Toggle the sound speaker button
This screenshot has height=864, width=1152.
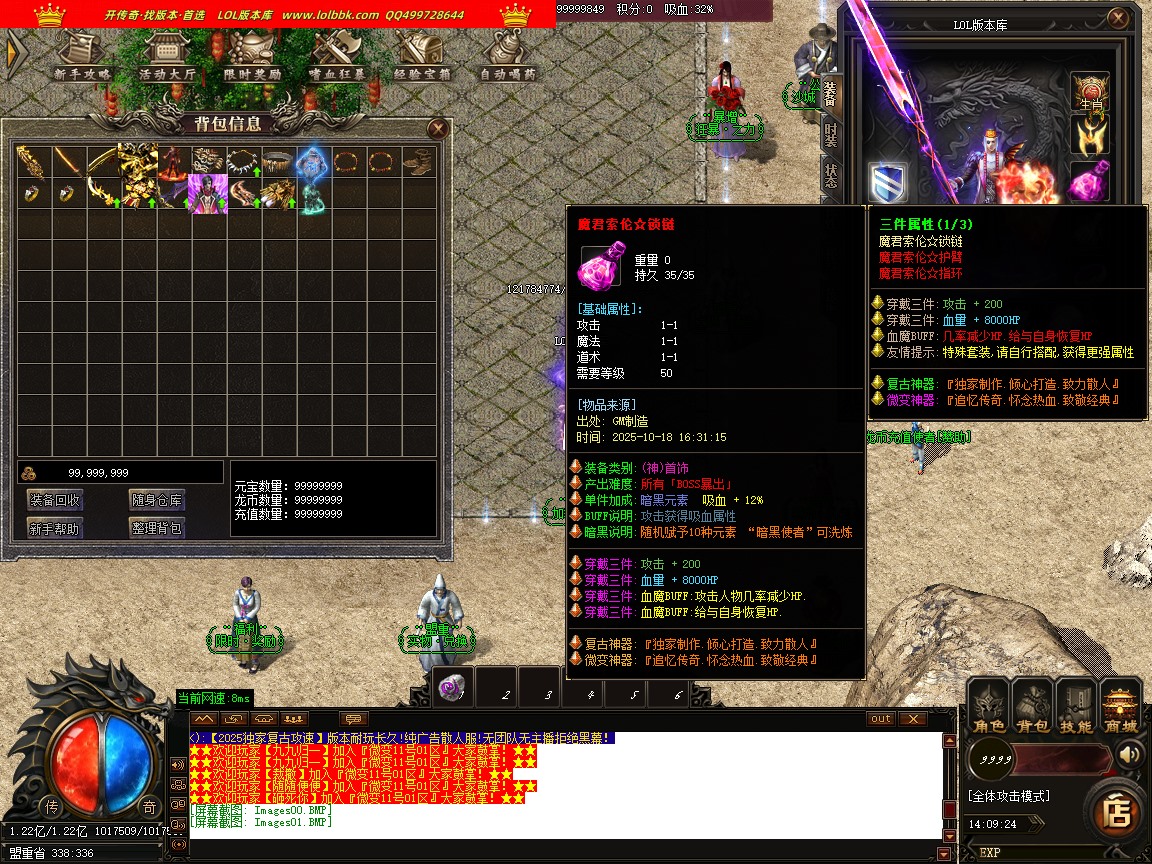point(1130,753)
